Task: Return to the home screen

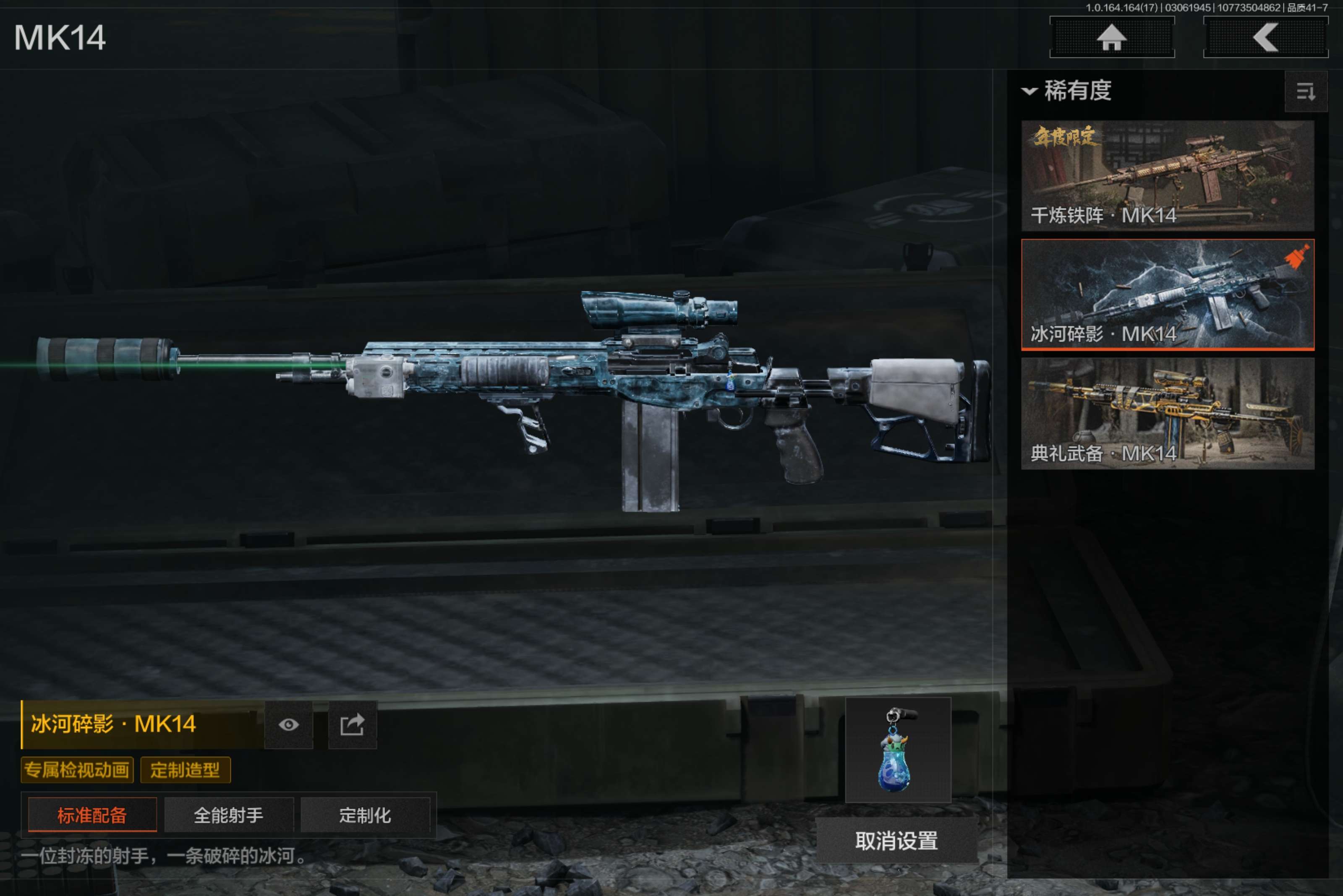Action: [1111, 38]
